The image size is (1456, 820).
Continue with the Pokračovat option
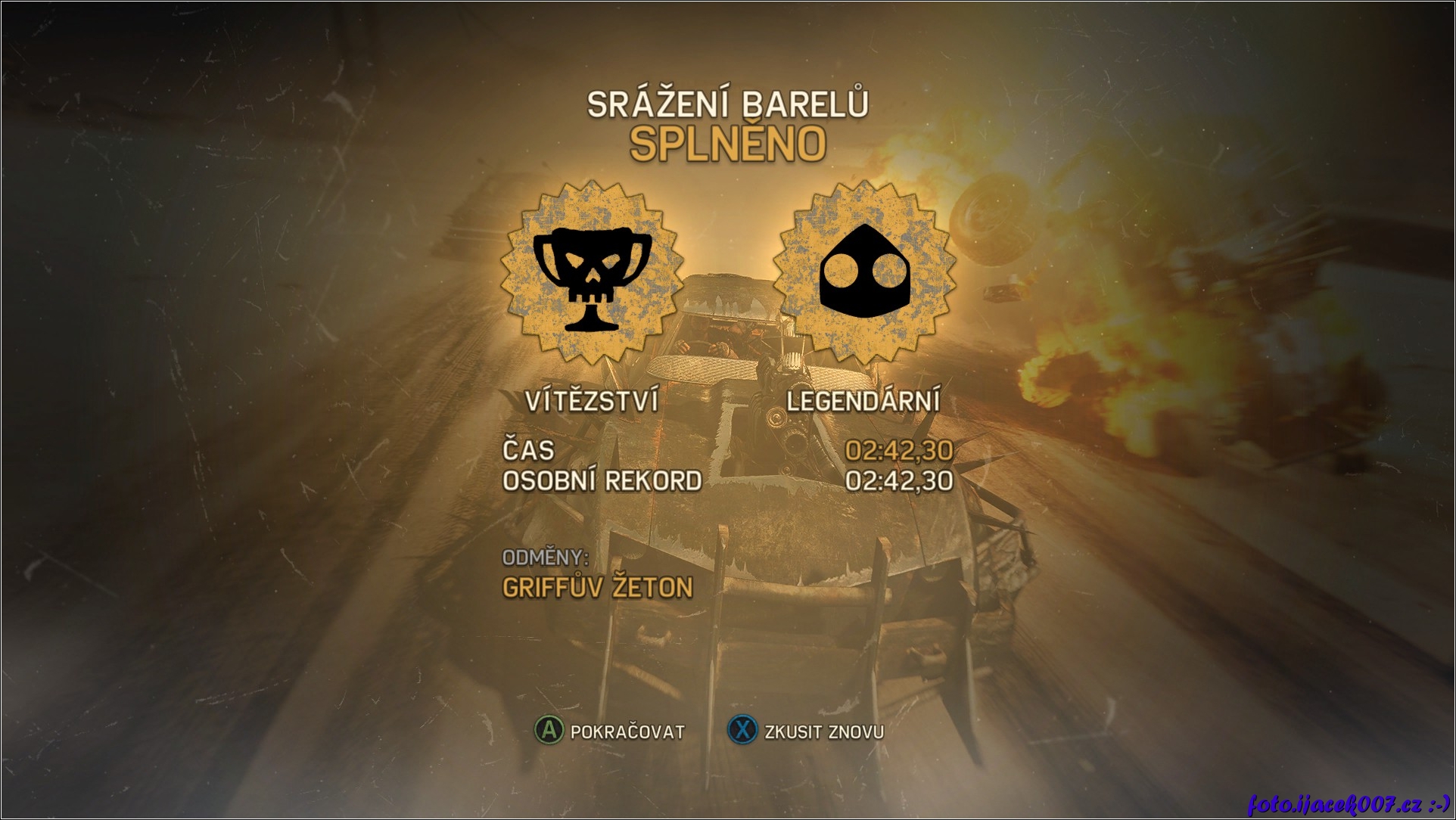tap(610, 731)
